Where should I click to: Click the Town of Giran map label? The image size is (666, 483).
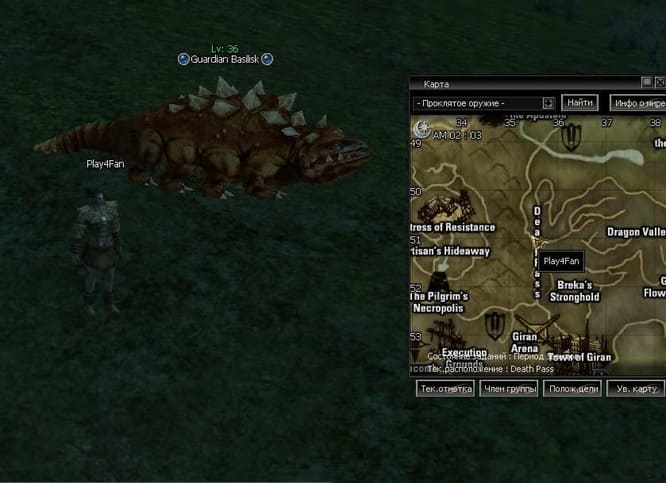[x=579, y=357]
